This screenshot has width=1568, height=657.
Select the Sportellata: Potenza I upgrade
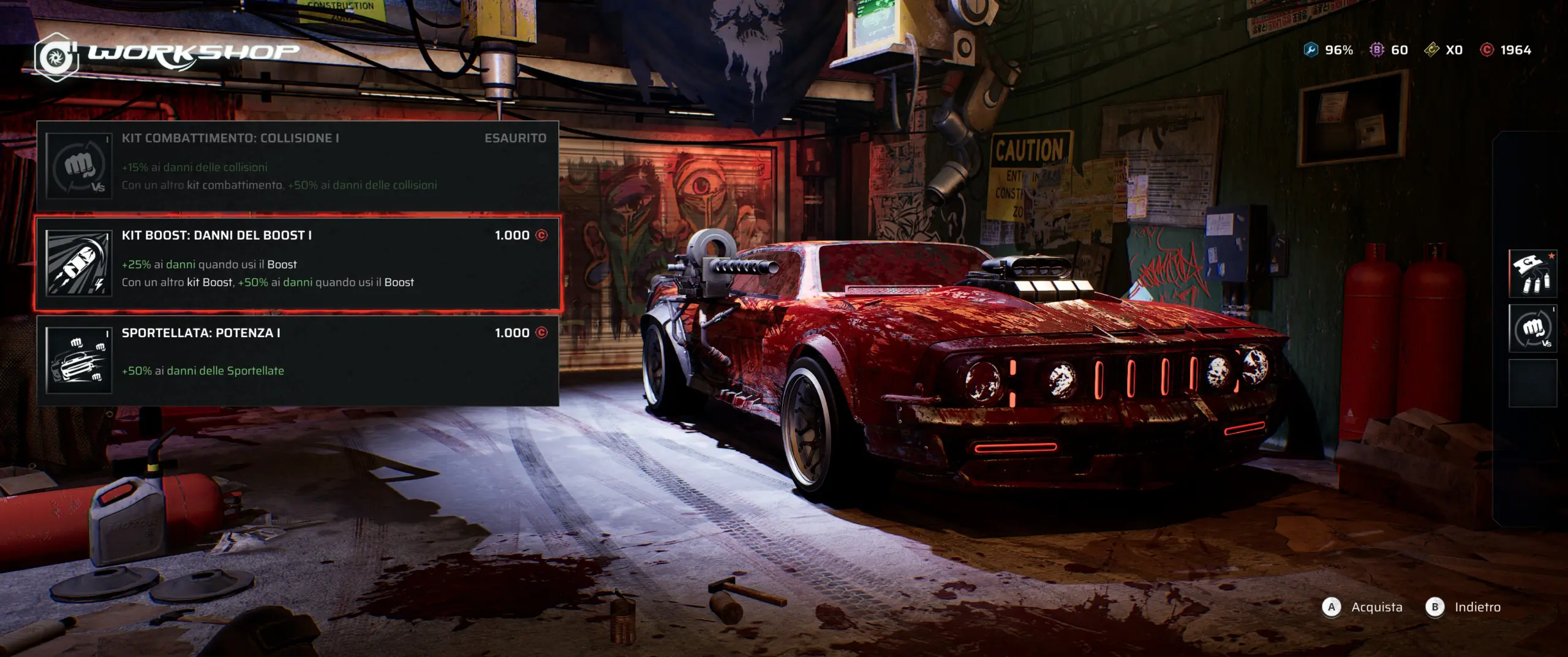[x=298, y=360]
